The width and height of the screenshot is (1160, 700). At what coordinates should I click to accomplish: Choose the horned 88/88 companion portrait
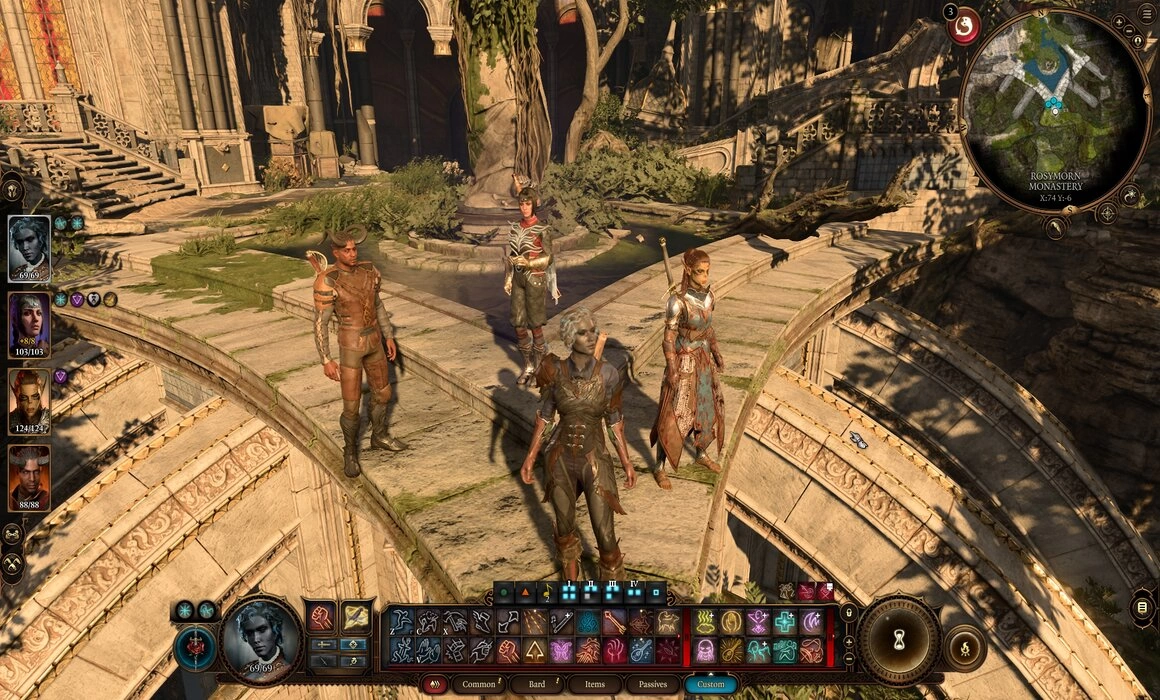29,477
